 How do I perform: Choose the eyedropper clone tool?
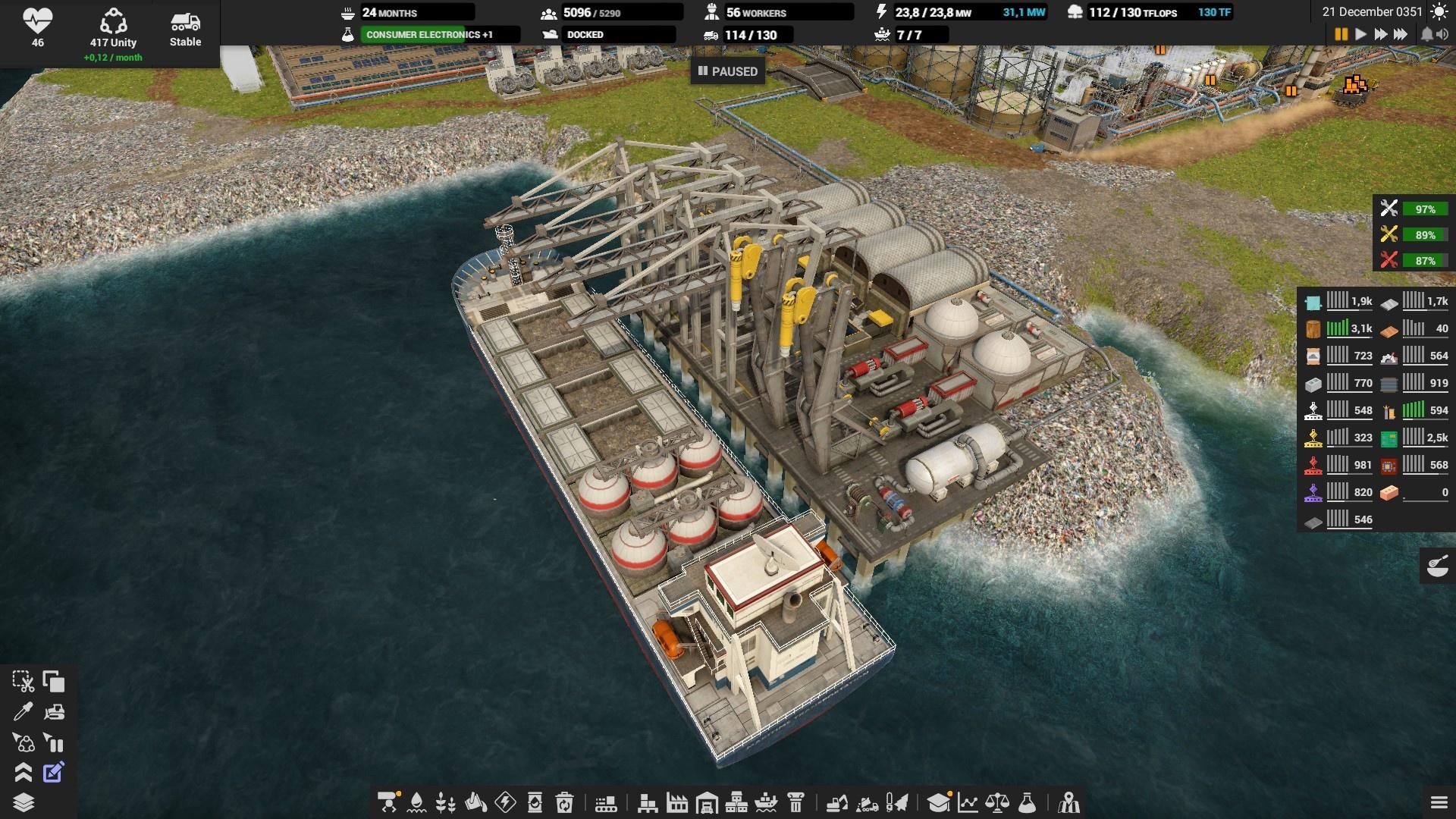point(23,712)
